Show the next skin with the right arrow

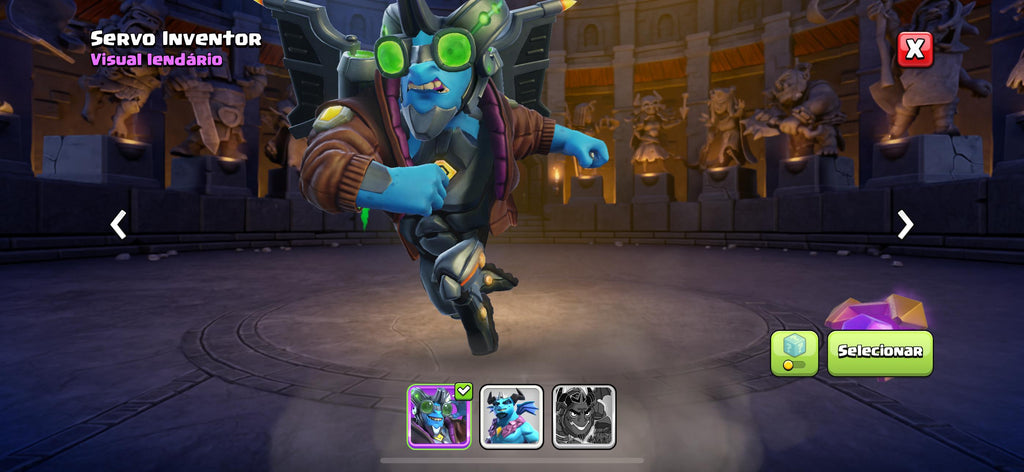905,224
